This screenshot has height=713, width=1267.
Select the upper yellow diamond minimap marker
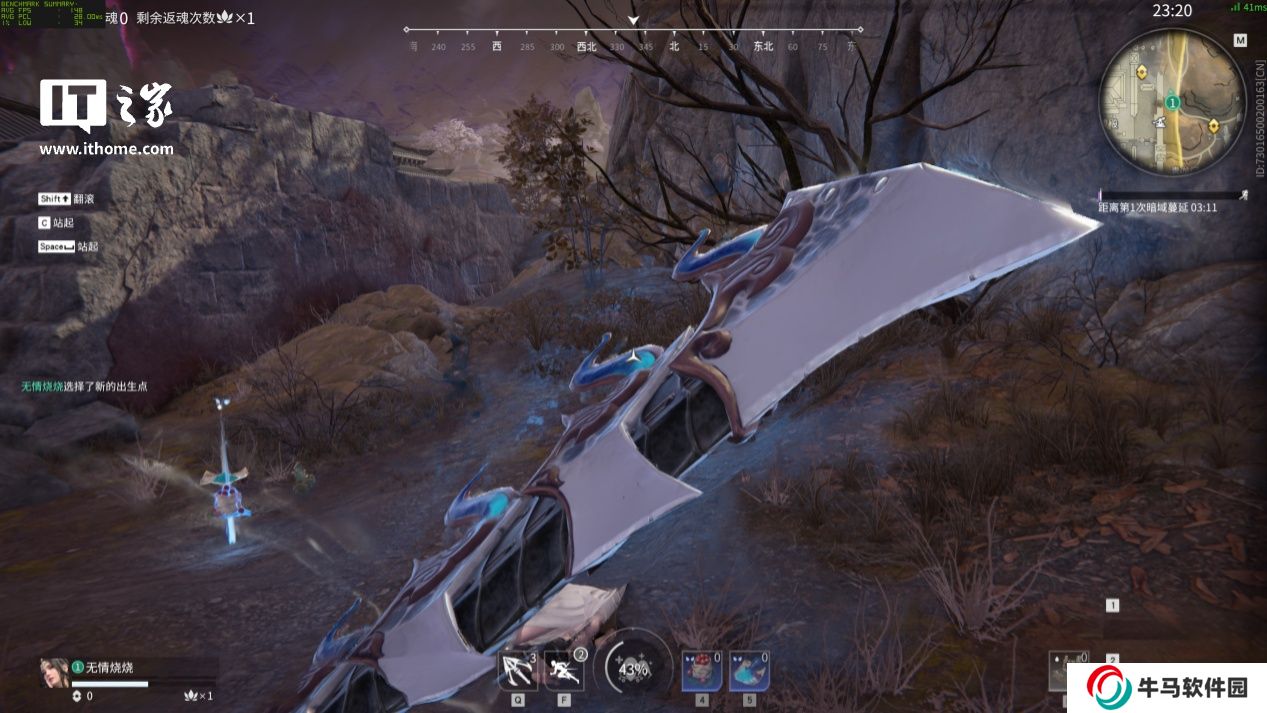1142,72
